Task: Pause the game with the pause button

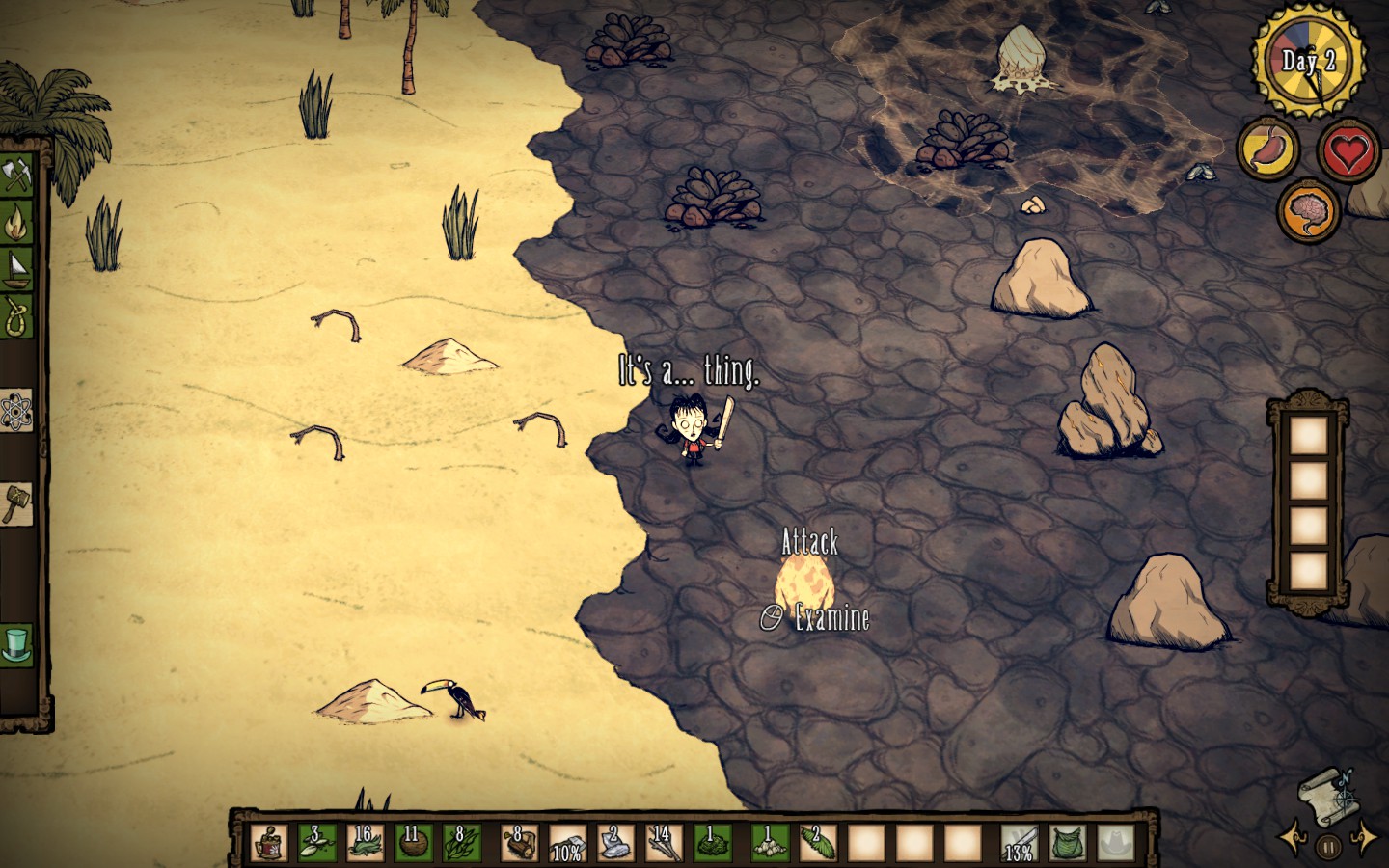Action: tap(1327, 848)
